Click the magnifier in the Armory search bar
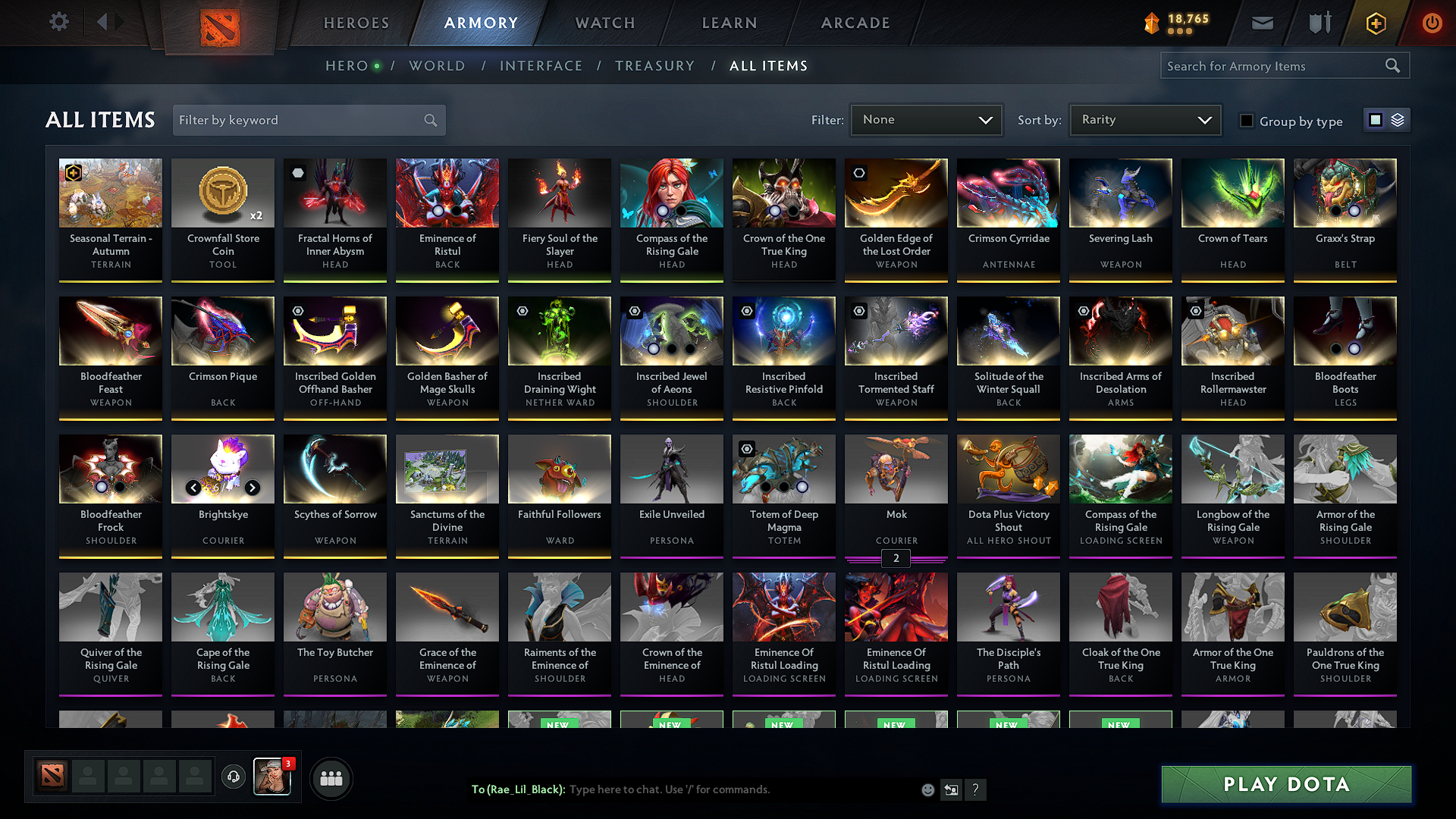 click(1392, 65)
